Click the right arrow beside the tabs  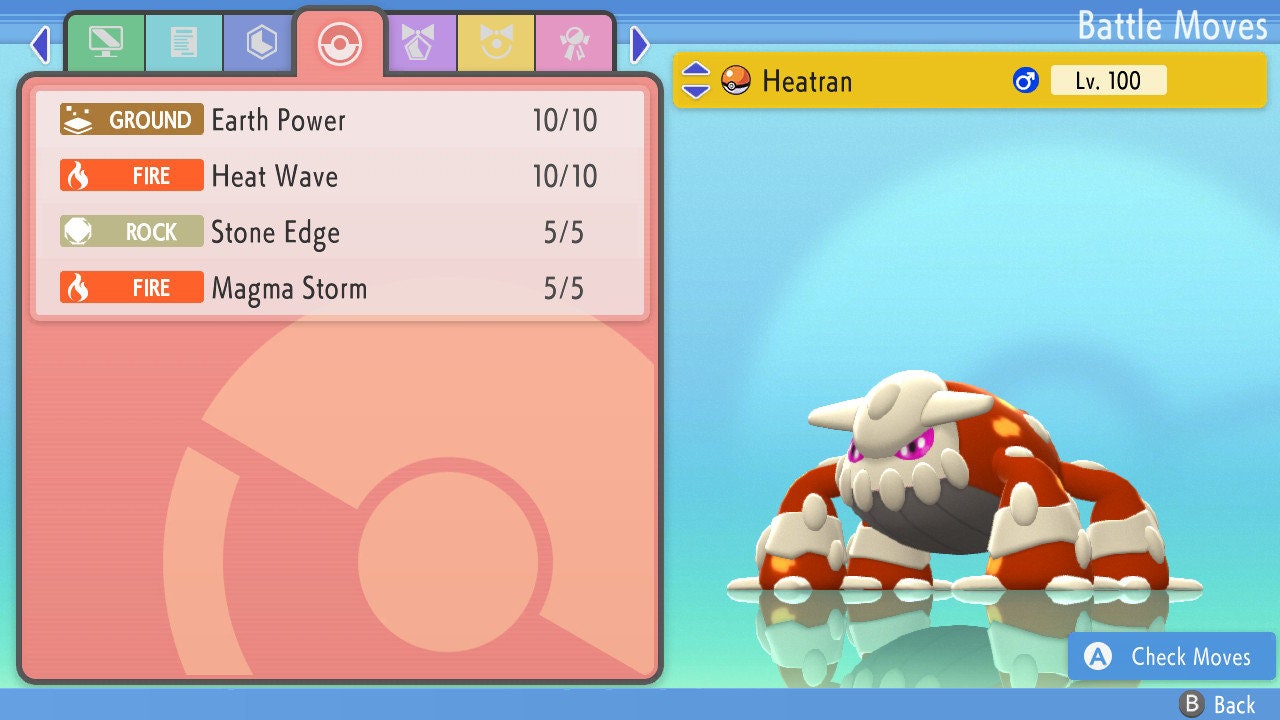coord(640,44)
